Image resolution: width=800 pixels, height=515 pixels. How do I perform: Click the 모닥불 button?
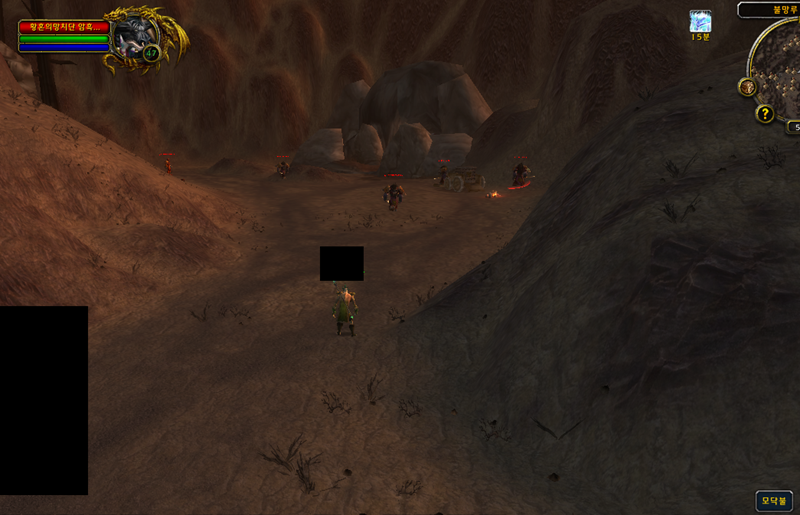click(774, 500)
